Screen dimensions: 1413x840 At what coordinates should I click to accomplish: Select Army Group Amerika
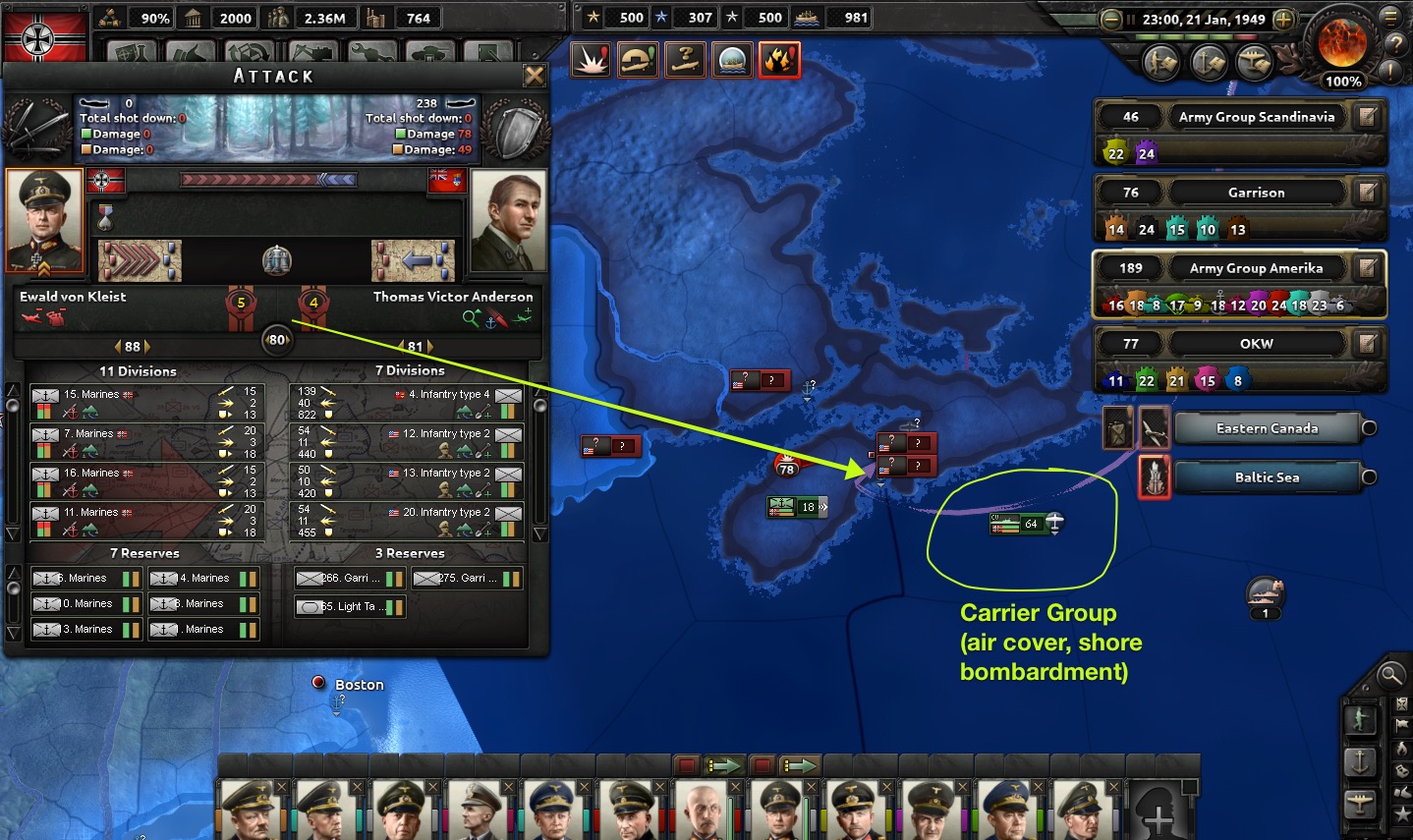(1256, 268)
